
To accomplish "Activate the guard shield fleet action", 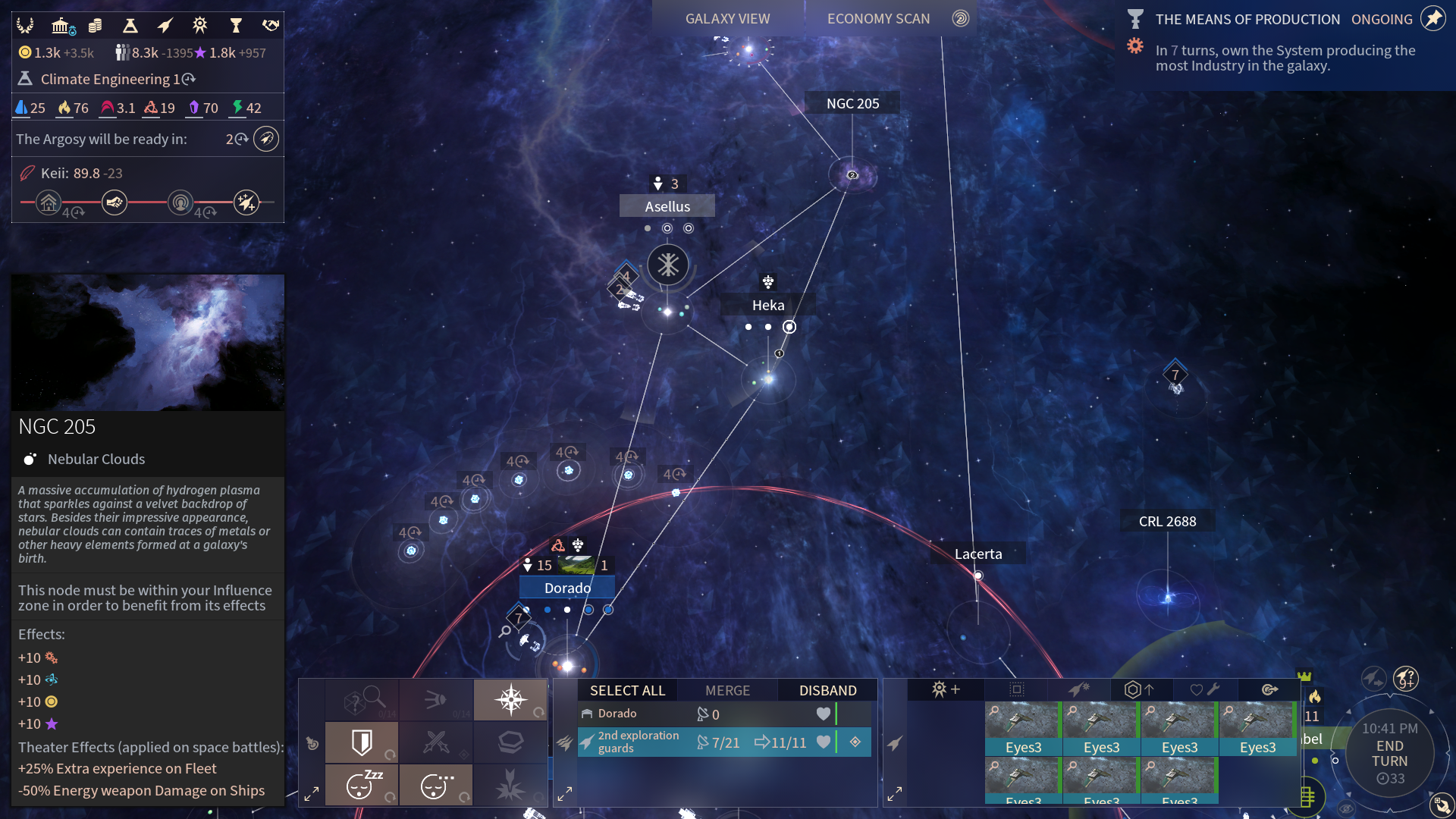I will pyautogui.click(x=361, y=742).
